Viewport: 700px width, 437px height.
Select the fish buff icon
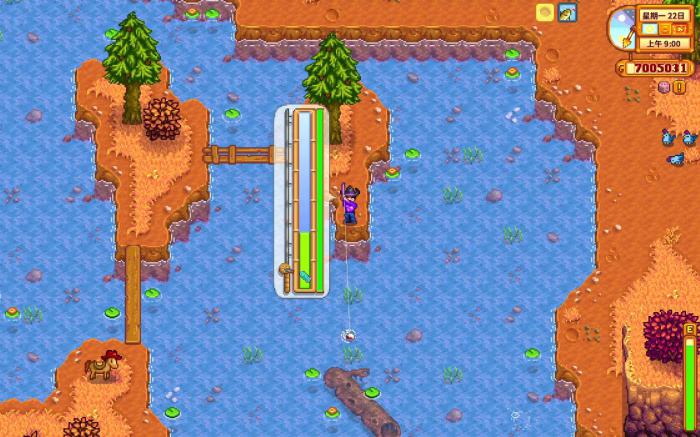pos(567,13)
